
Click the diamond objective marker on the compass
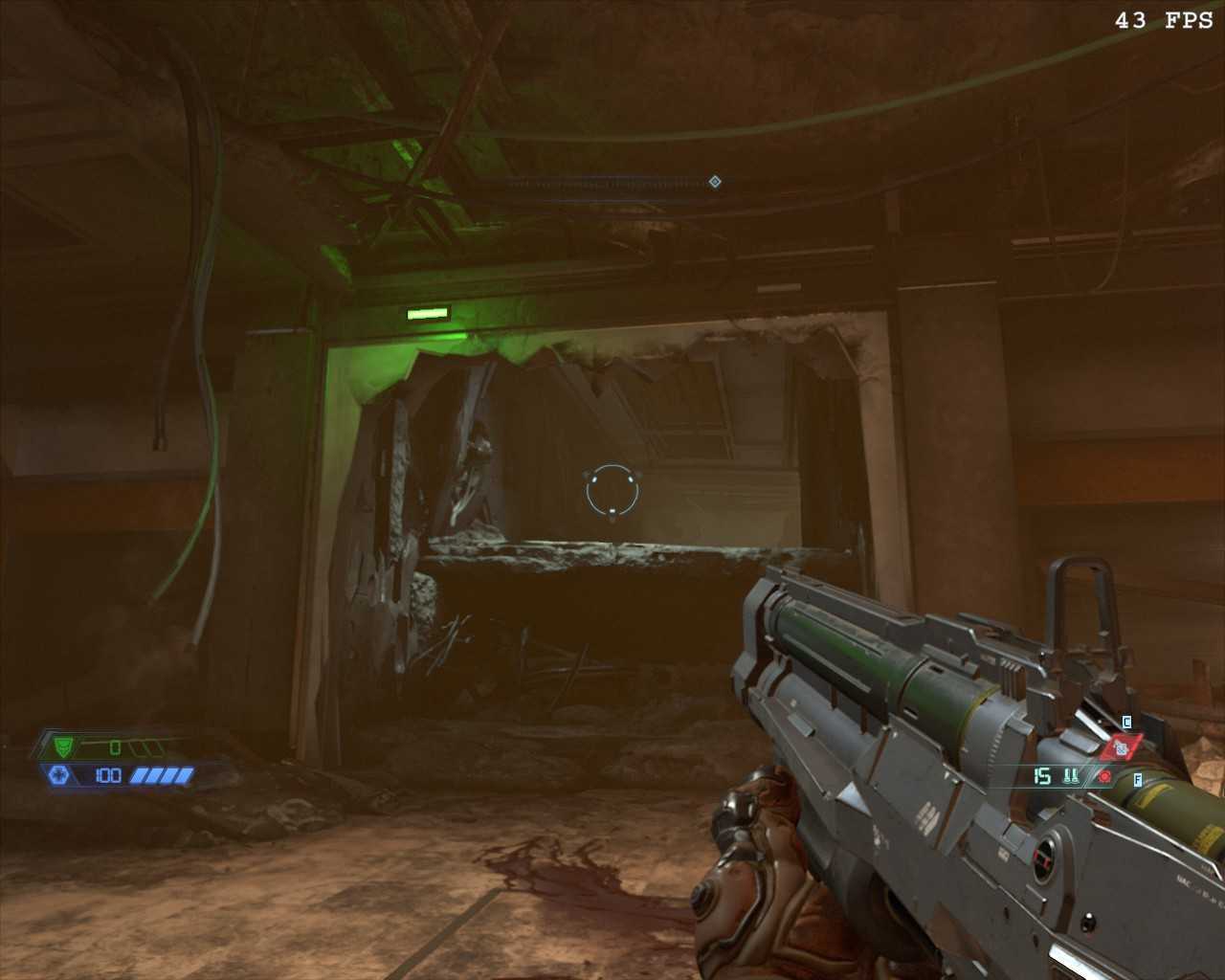pos(715,182)
